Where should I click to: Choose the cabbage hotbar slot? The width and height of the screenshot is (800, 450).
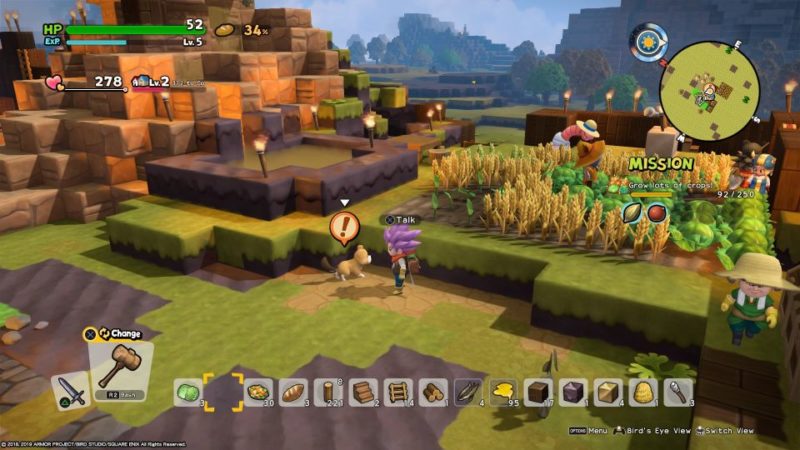point(189,392)
